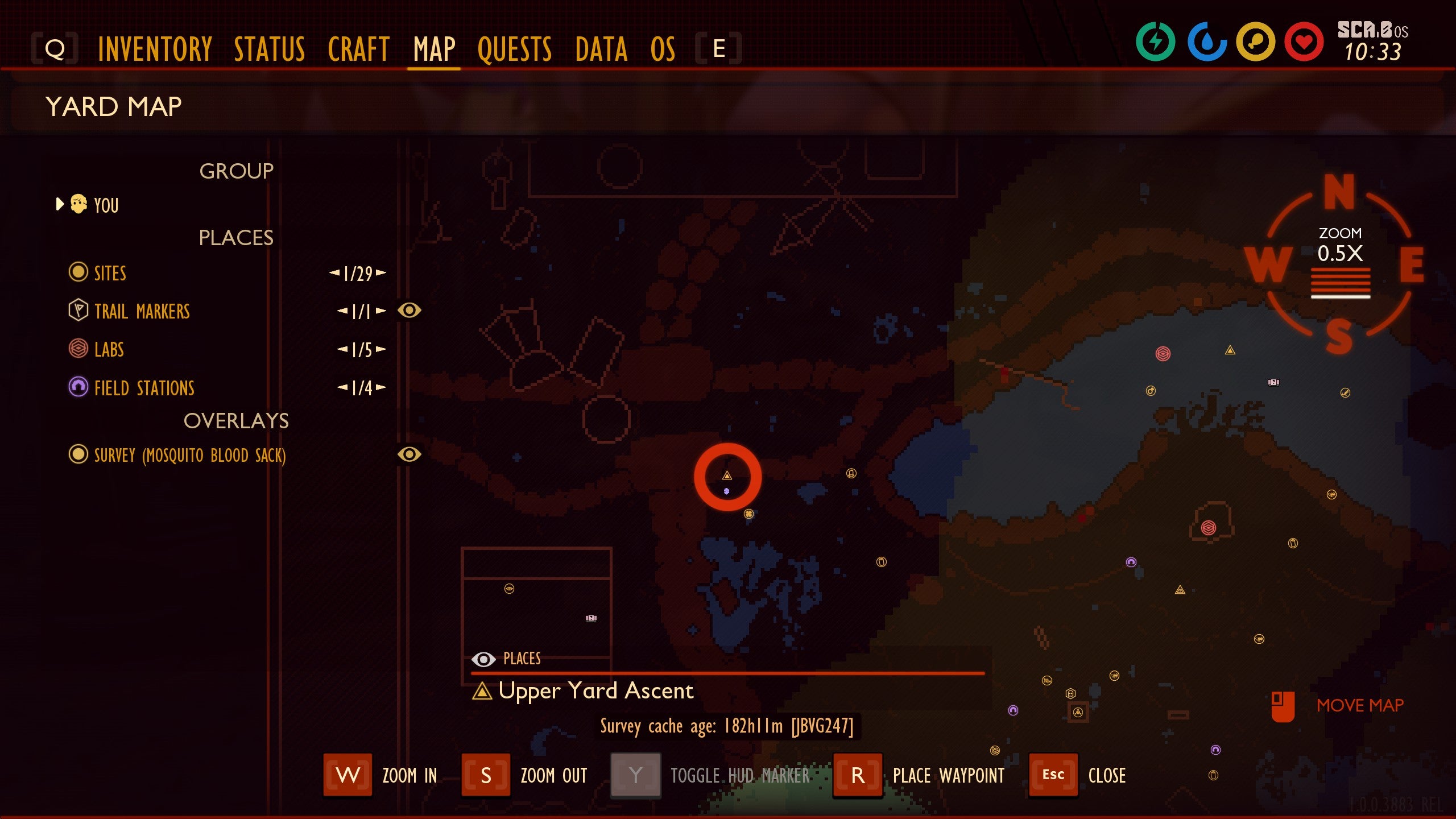Click the Trail Markers flag icon
Screen dimensions: 1456x819
tap(80, 311)
